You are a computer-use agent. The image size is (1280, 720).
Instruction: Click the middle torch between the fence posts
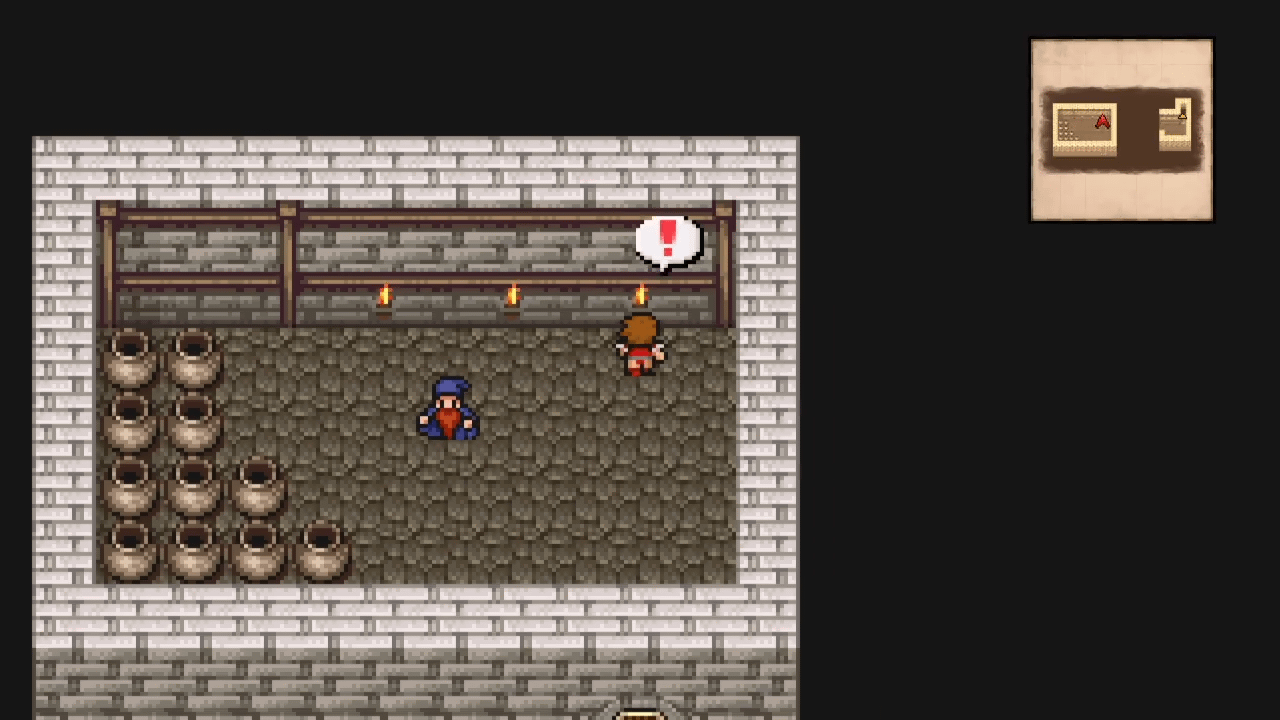(512, 295)
